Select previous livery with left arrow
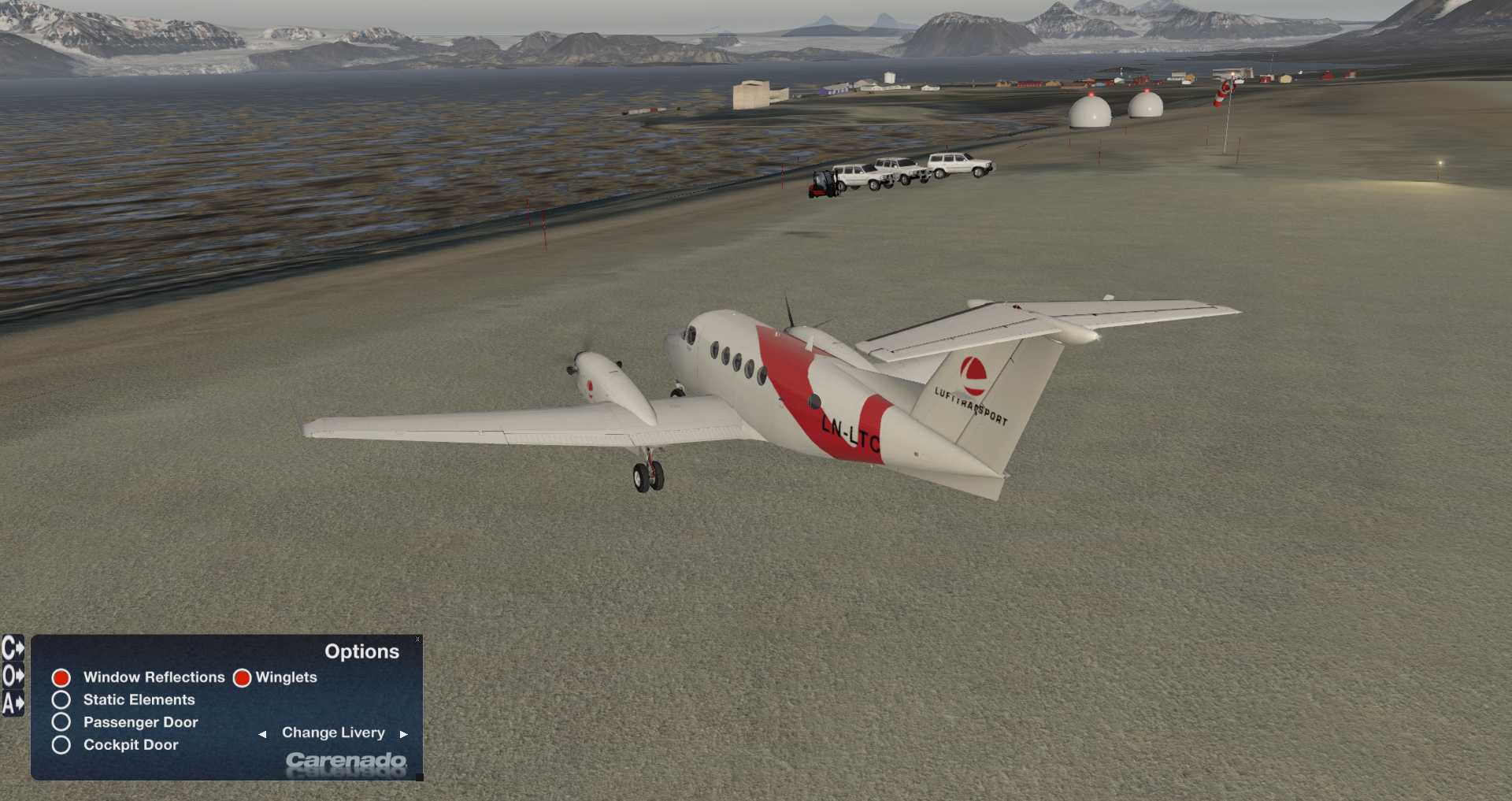This screenshot has width=1512, height=801. (x=262, y=734)
